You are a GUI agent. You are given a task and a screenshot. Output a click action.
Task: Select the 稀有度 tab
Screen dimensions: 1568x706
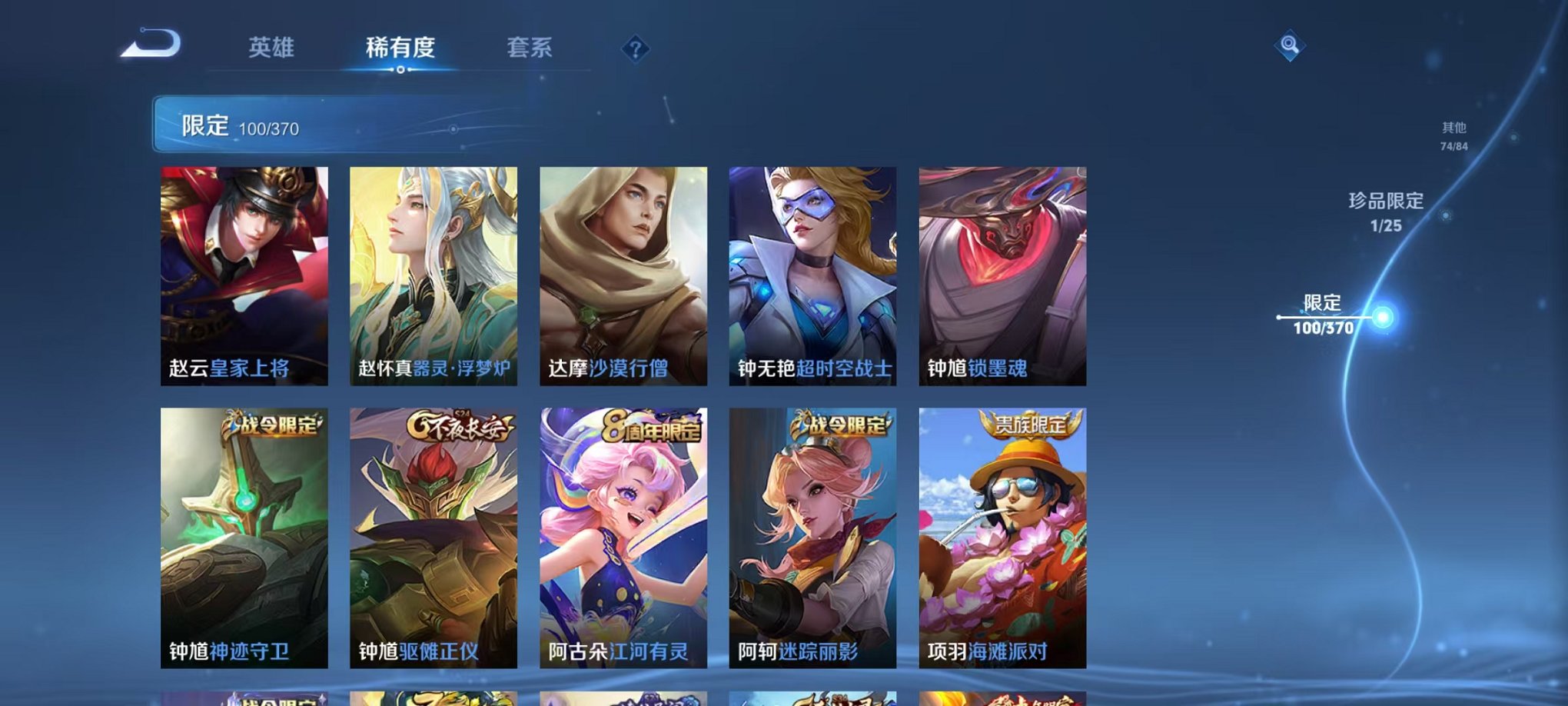point(400,48)
